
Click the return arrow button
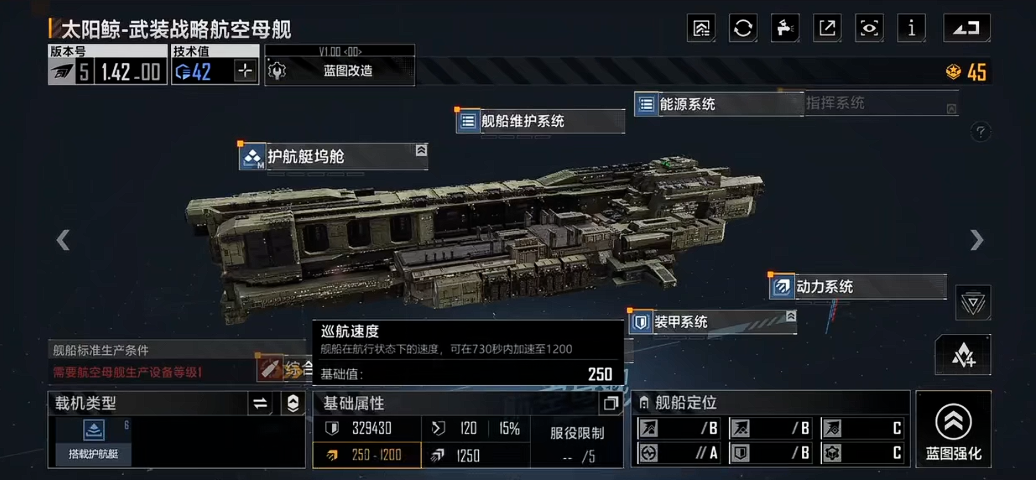point(966,28)
